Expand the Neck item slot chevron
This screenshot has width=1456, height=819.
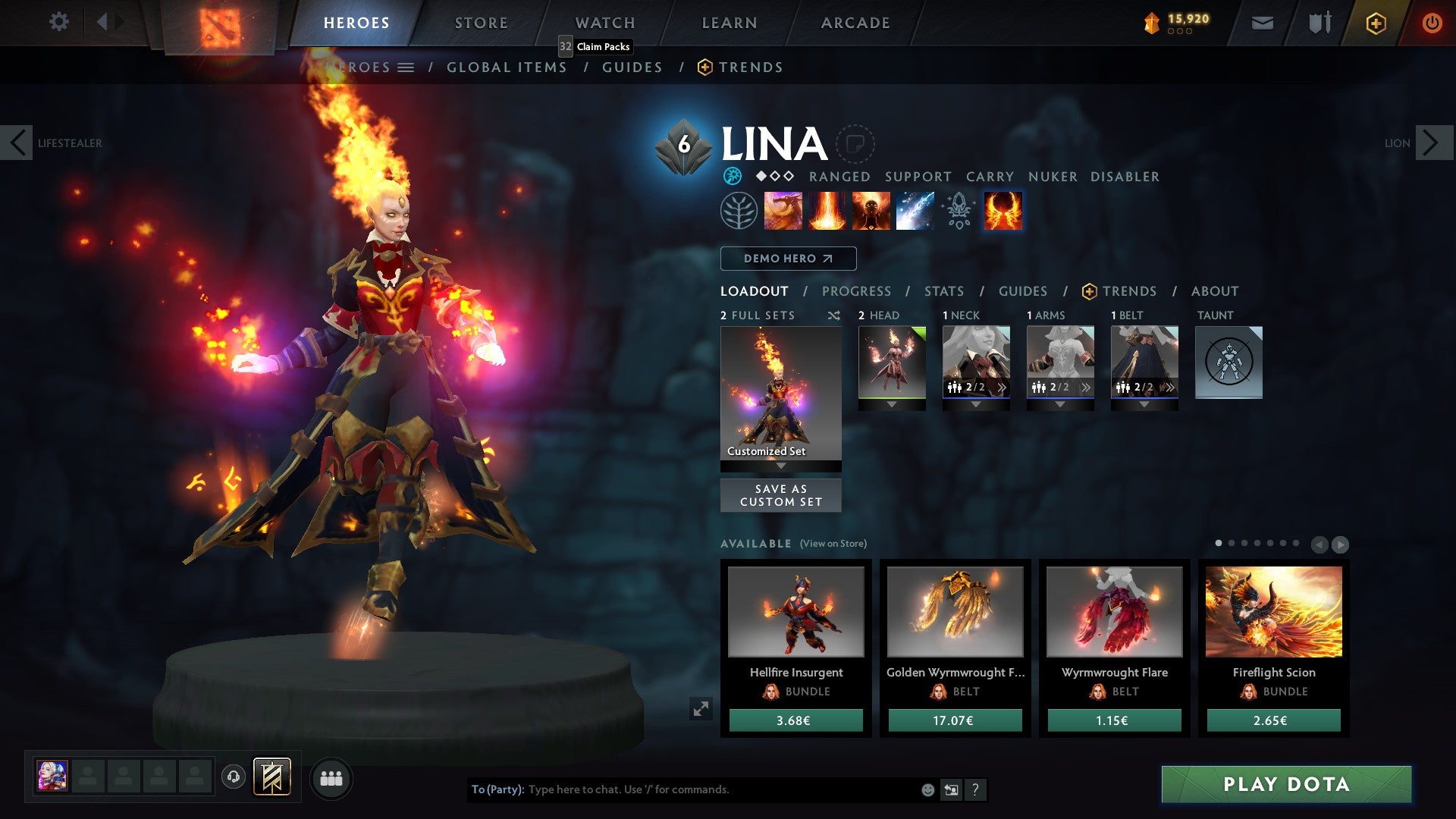(1003, 387)
